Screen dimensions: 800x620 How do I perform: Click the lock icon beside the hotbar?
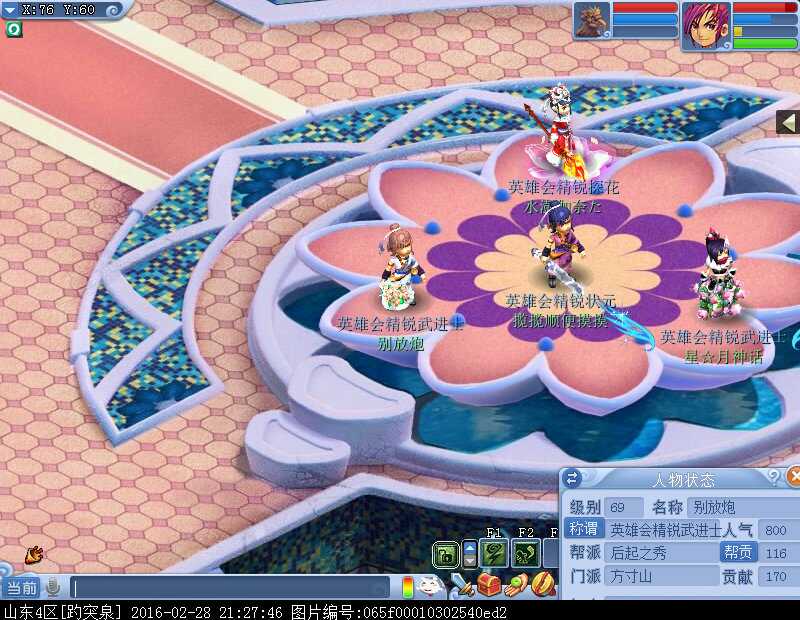point(446,553)
